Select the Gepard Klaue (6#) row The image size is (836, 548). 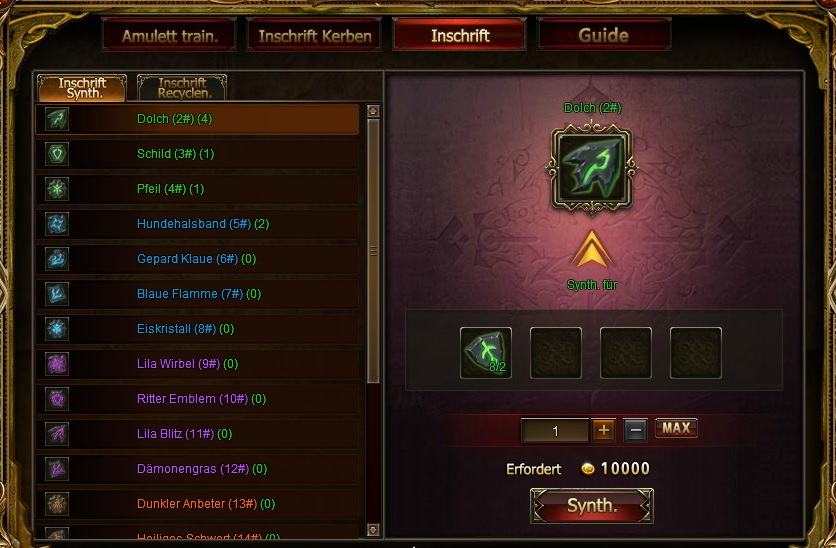click(198, 259)
